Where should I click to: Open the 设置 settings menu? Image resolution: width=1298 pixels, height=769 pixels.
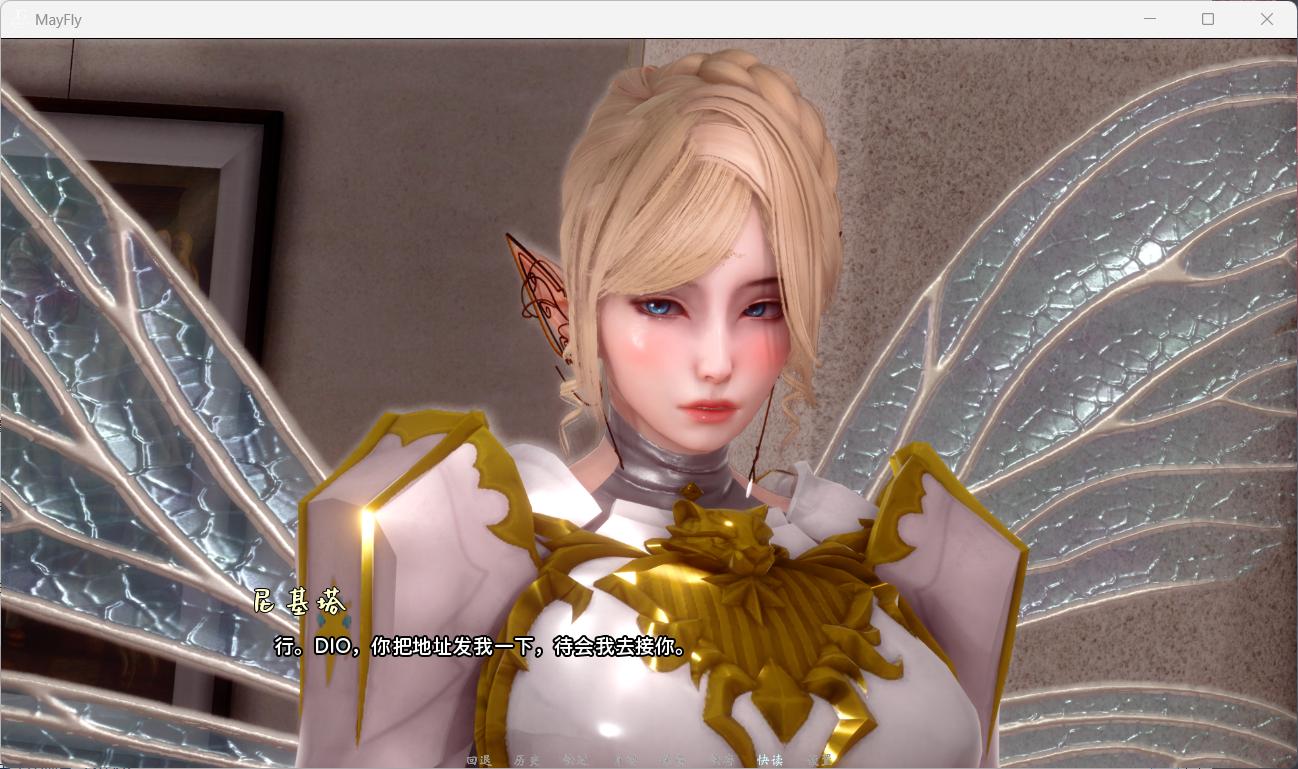[x=820, y=760]
